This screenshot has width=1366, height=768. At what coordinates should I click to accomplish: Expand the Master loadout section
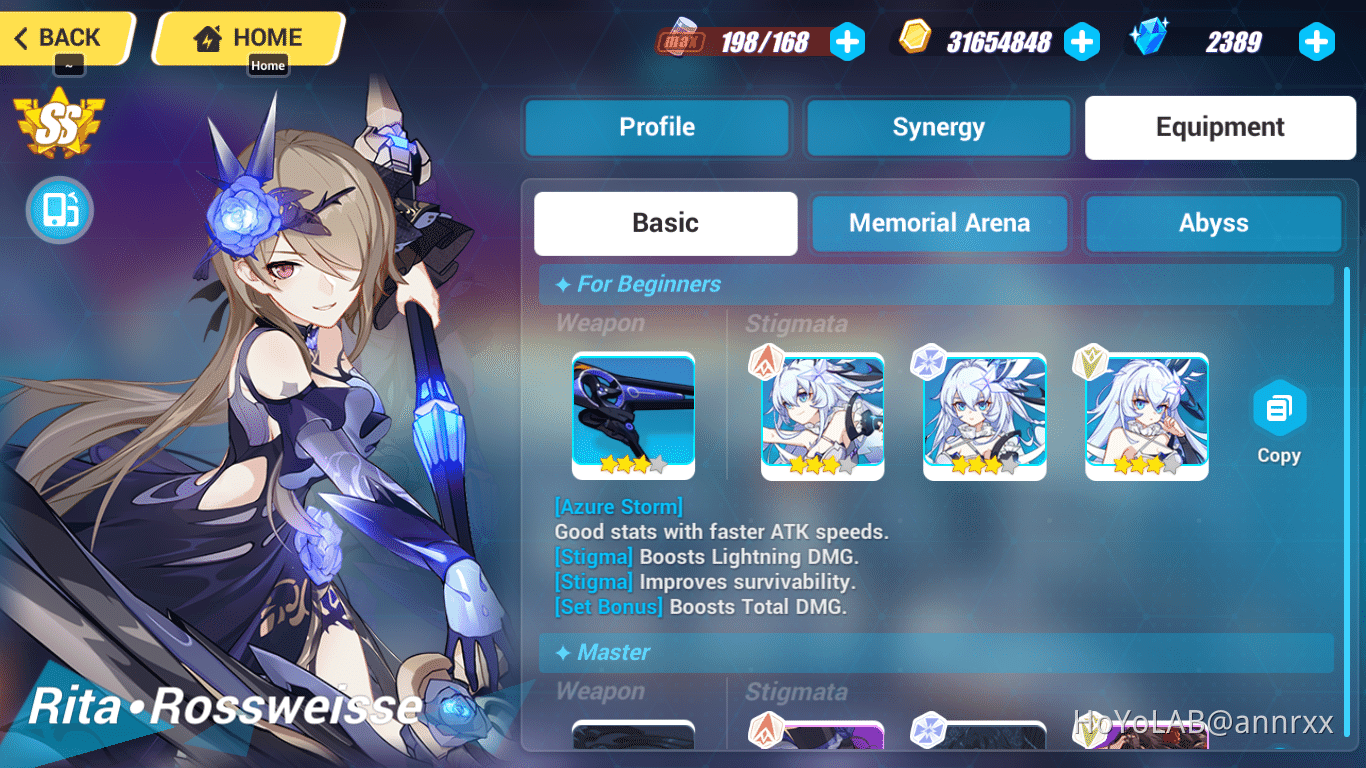click(935, 653)
